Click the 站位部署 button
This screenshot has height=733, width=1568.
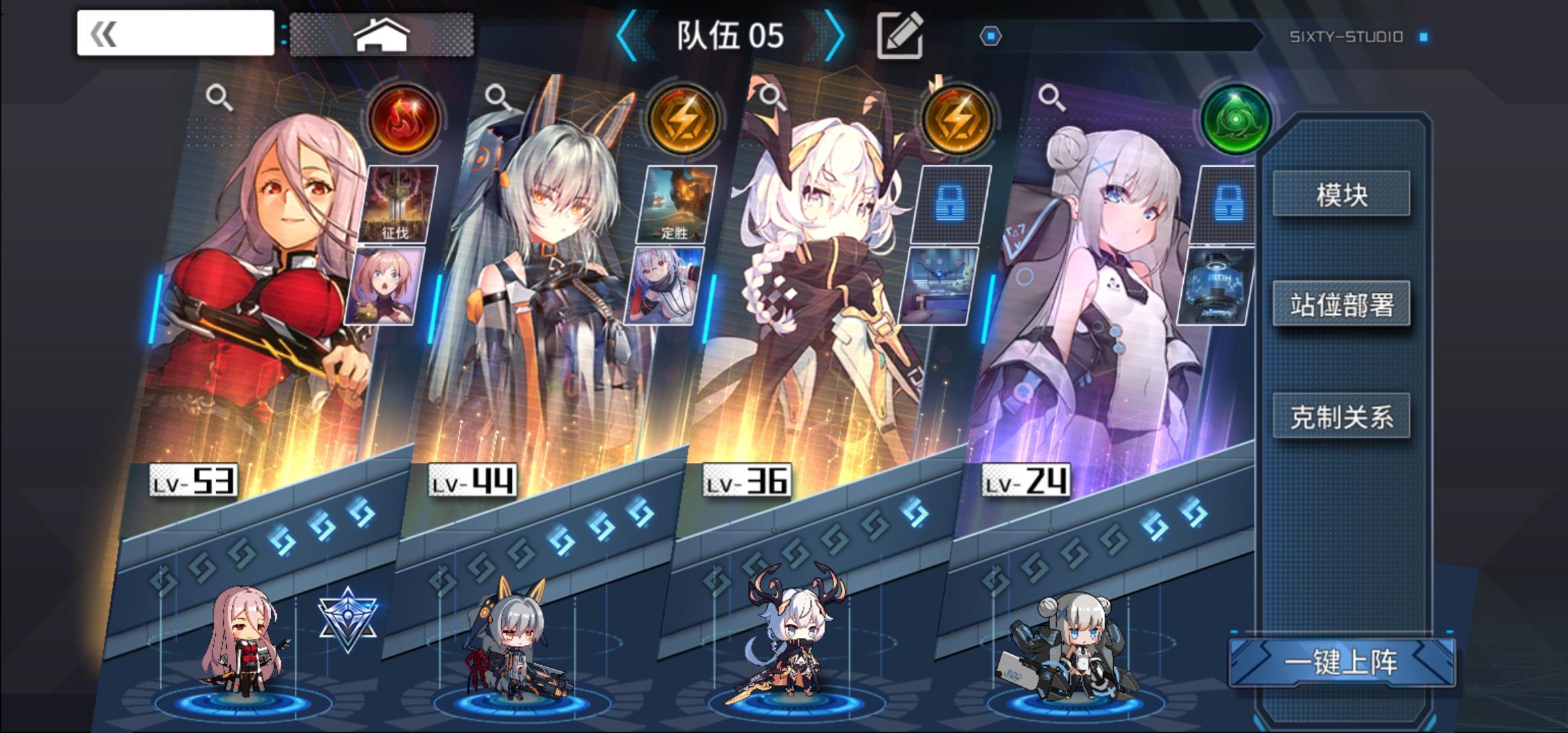(1341, 305)
